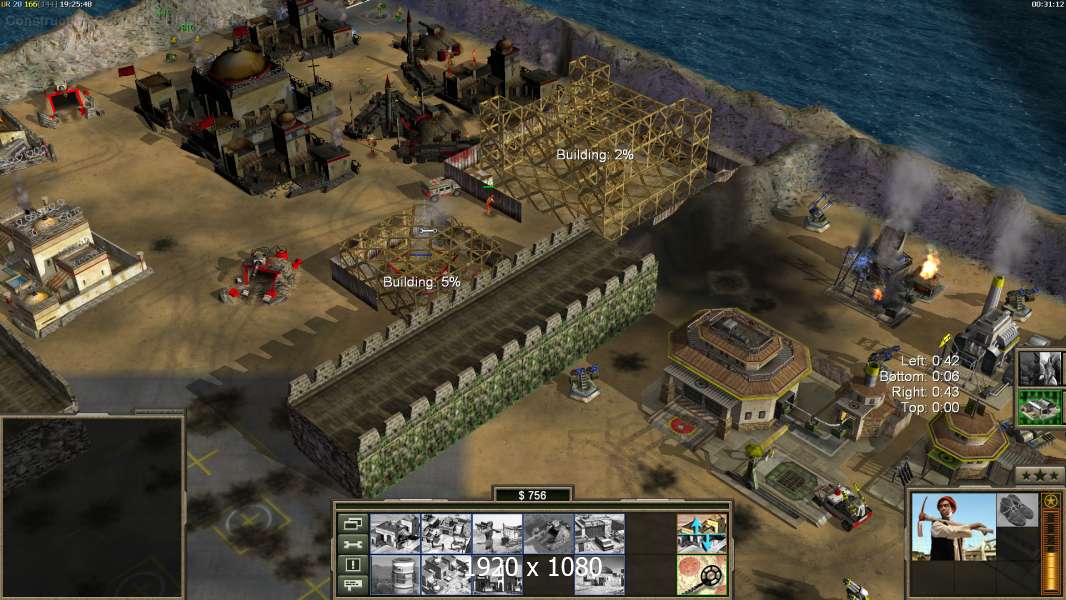
Task: Open the chat message button
Action: pyautogui.click(x=352, y=585)
